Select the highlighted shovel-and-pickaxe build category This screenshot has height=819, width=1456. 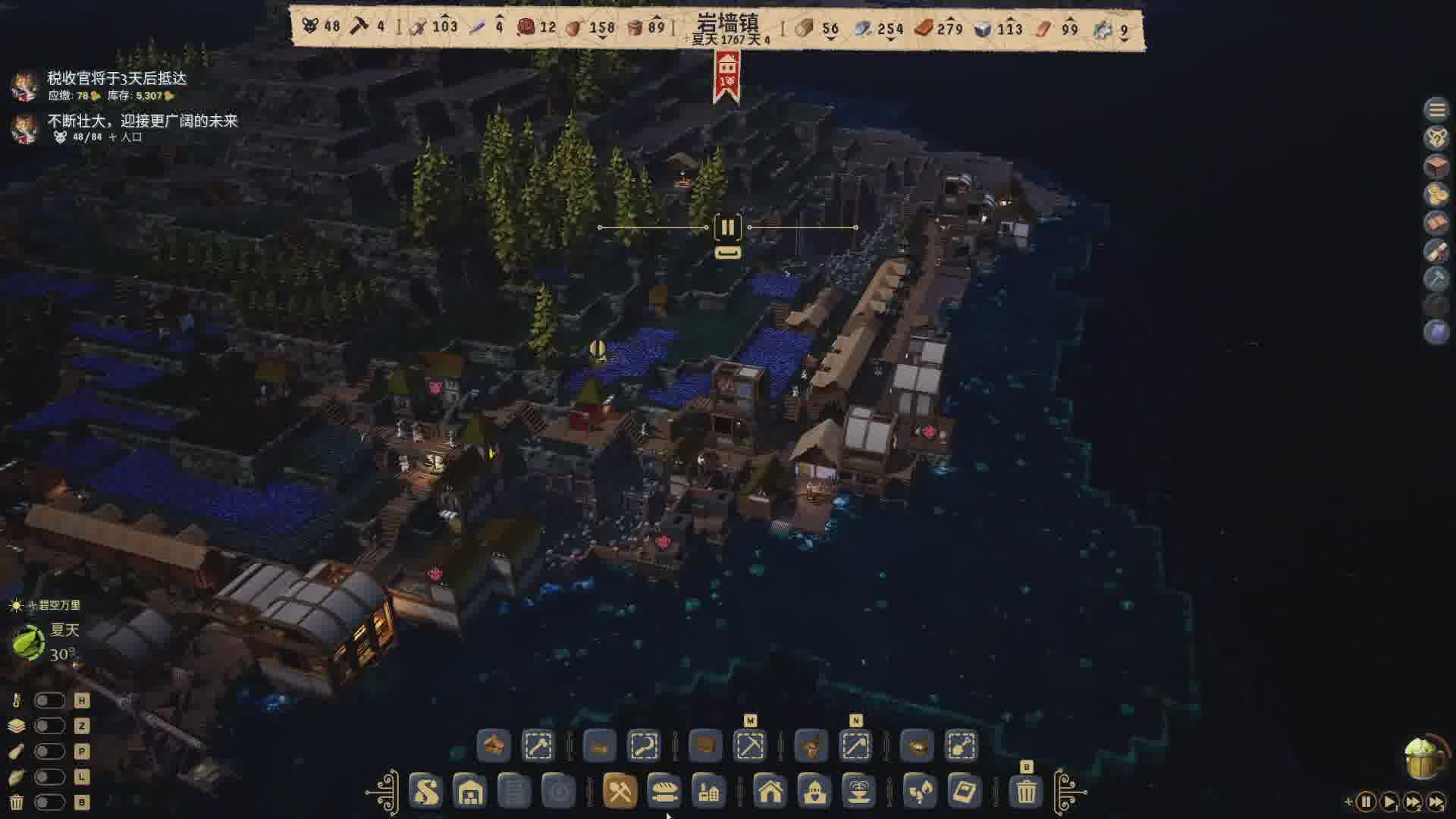click(x=620, y=792)
